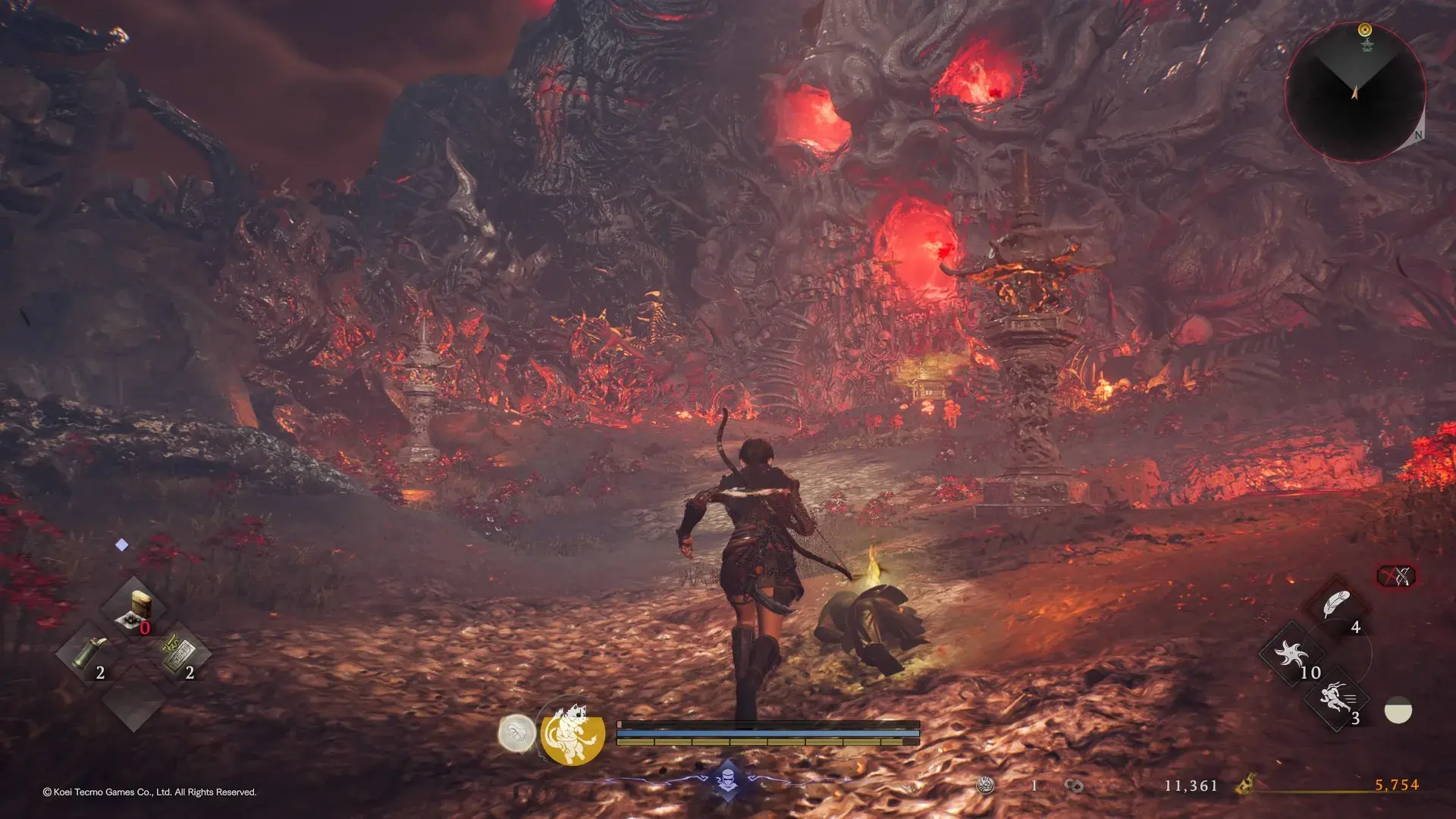1456x819 pixels.
Task: Throw the shuriken ninja tool
Action: [x=1291, y=654]
